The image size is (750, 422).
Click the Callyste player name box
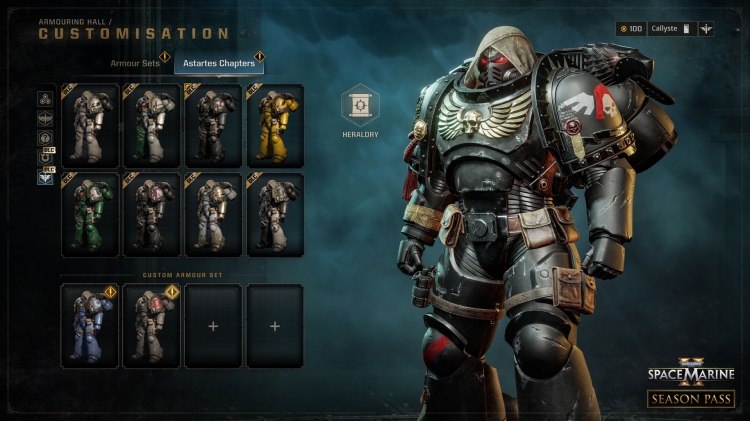(x=671, y=29)
